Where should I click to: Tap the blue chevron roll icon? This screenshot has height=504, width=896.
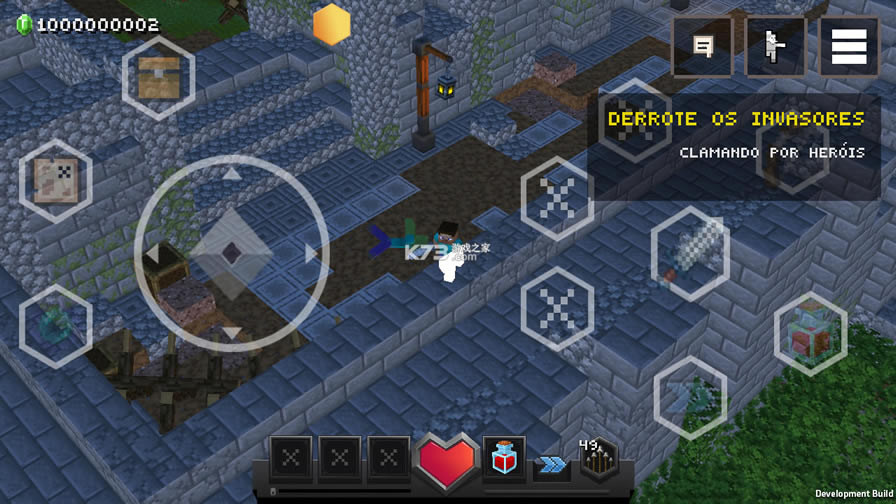[551, 464]
